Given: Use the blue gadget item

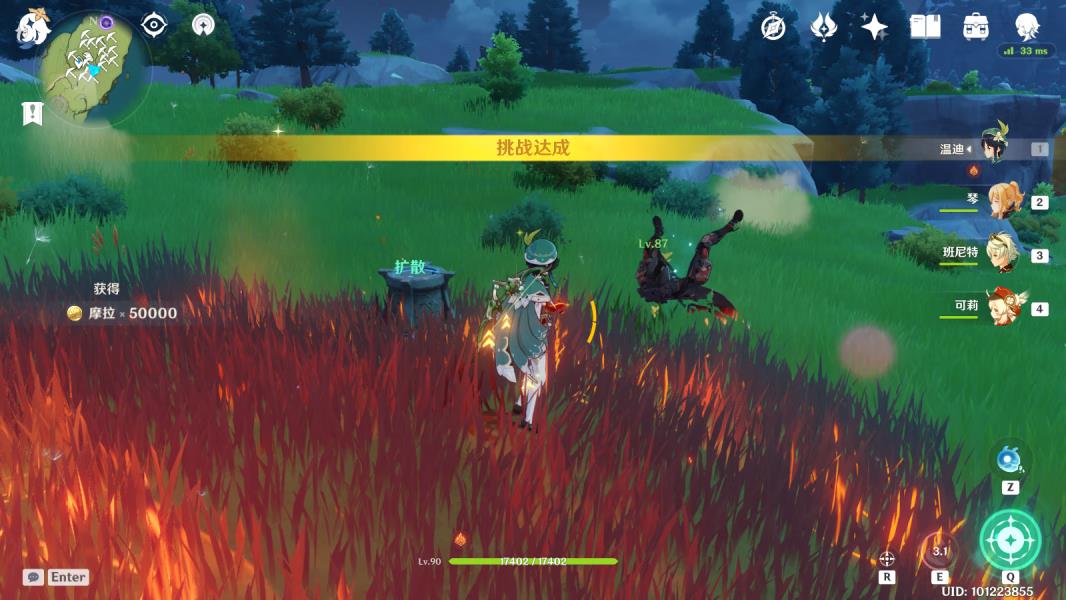Looking at the screenshot, I should (x=1009, y=460).
